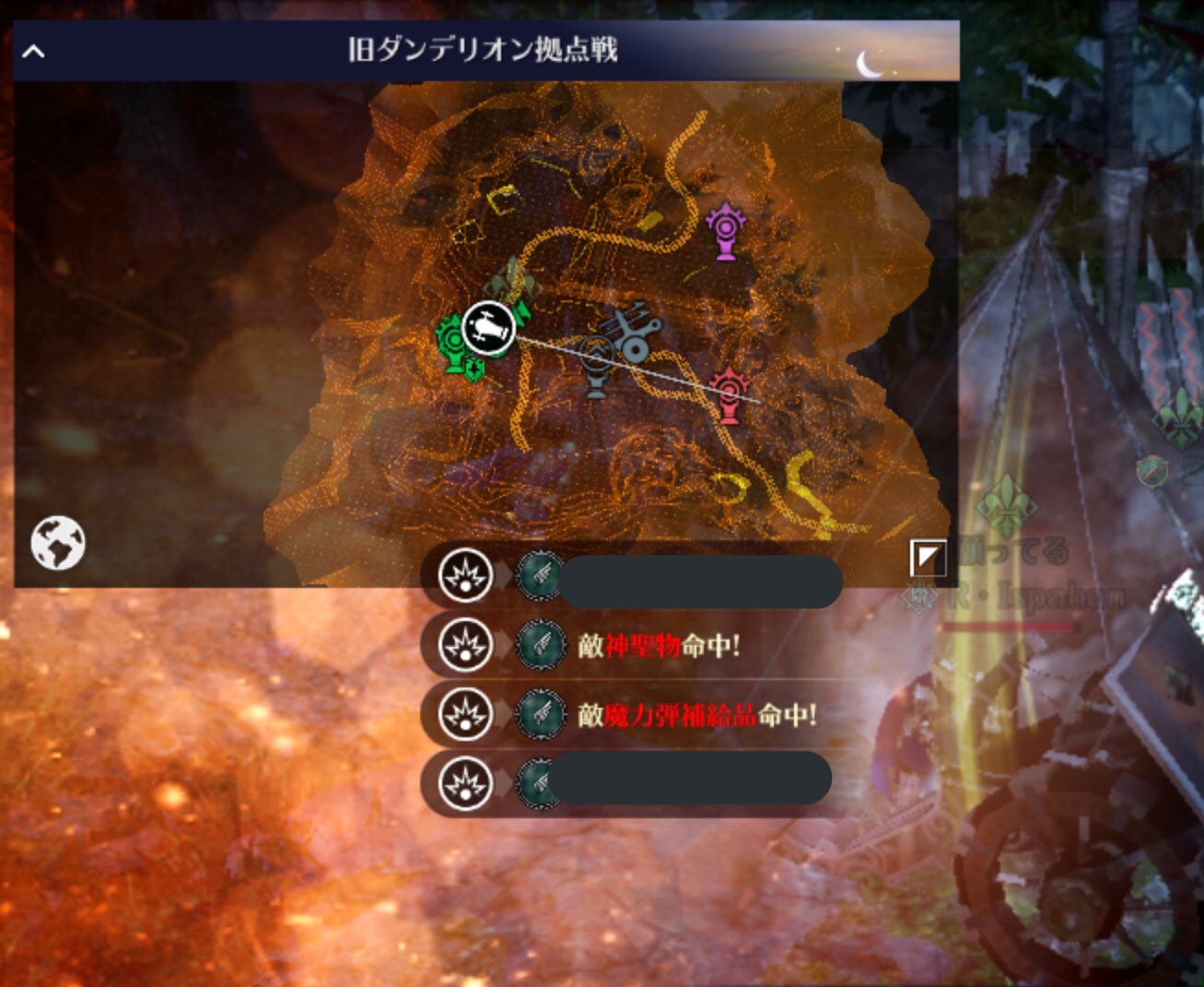
Task: Click the green wing emblem beside 敵神聖物命中!
Action: [540, 645]
